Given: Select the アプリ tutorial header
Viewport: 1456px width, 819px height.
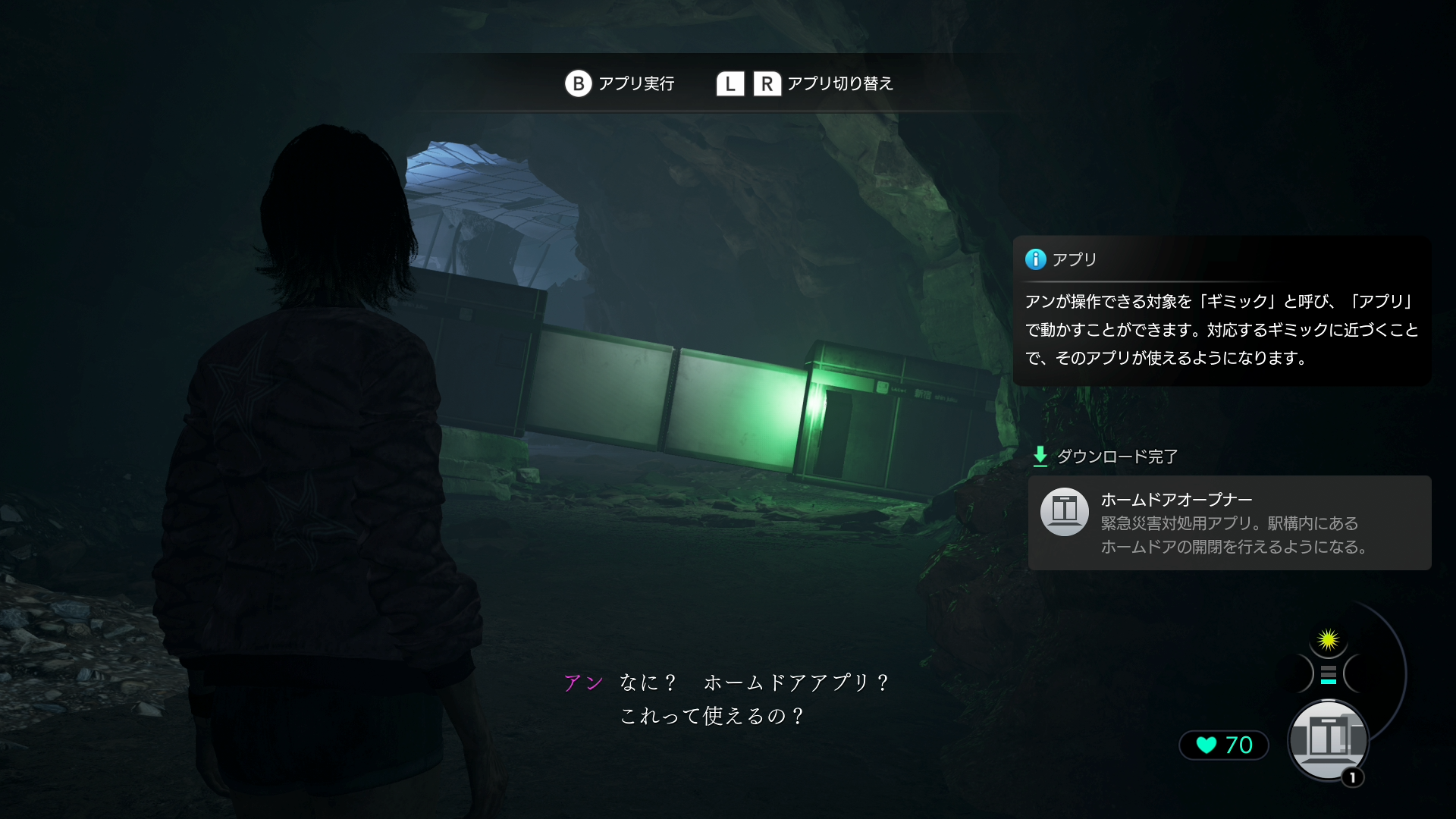Looking at the screenshot, I should [x=1072, y=259].
